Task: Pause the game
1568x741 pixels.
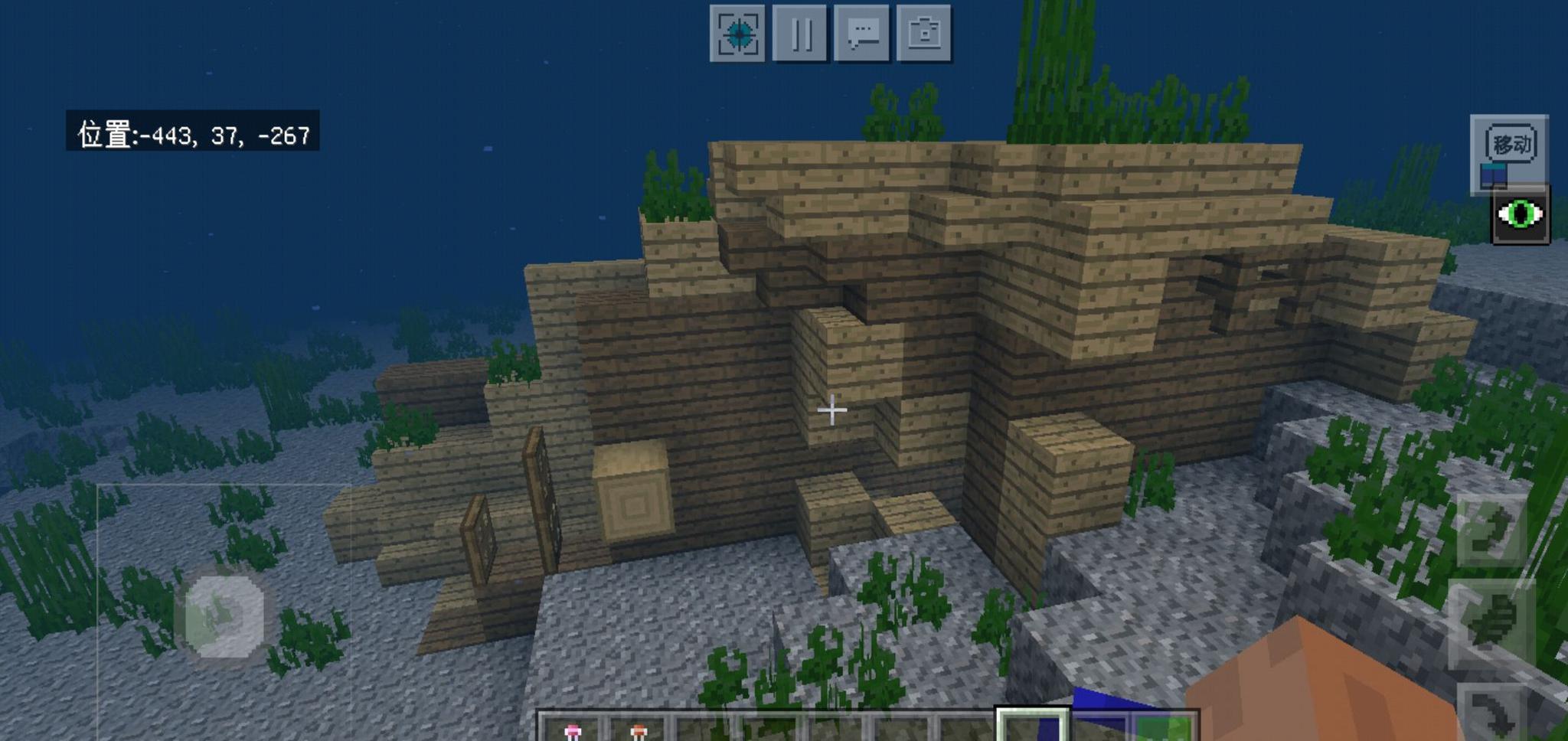Action: pos(800,34)
